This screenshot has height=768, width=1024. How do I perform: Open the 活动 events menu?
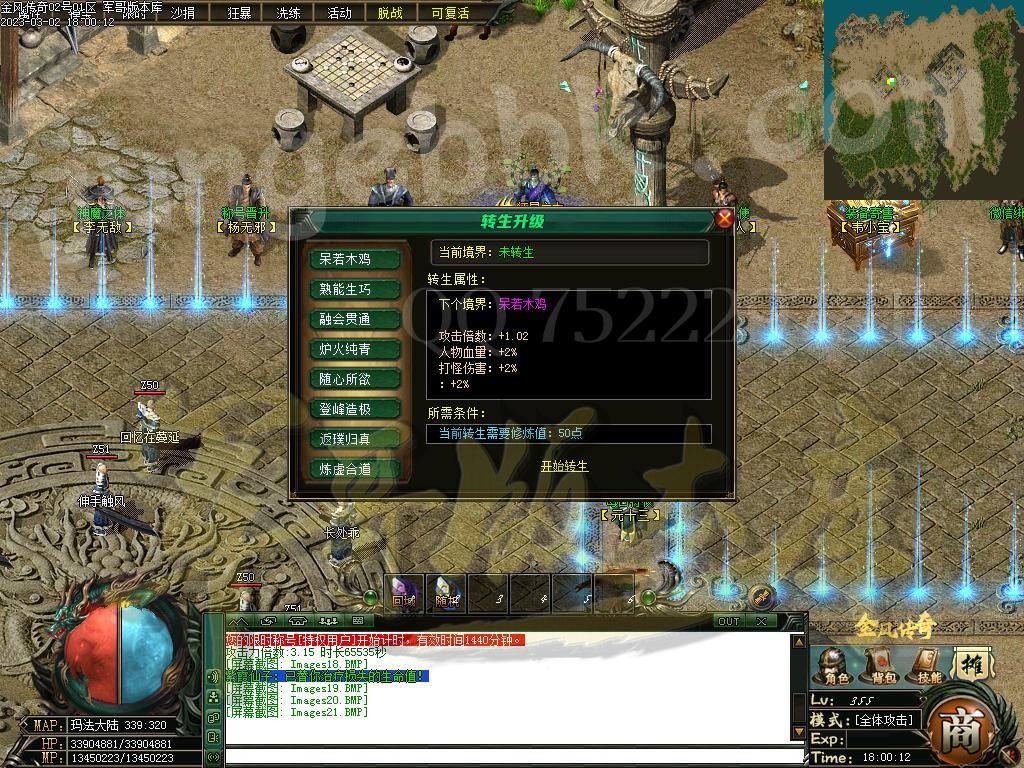340,13
